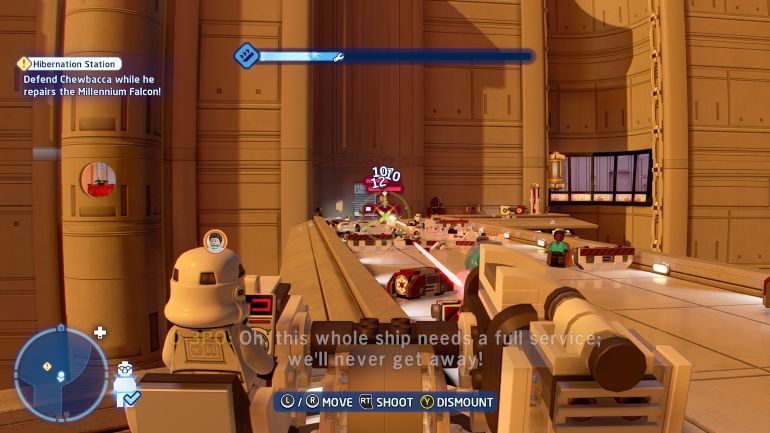Click the character portrait above the stormtrooper
The image size is (770, 433).
[x=215, y=240]
